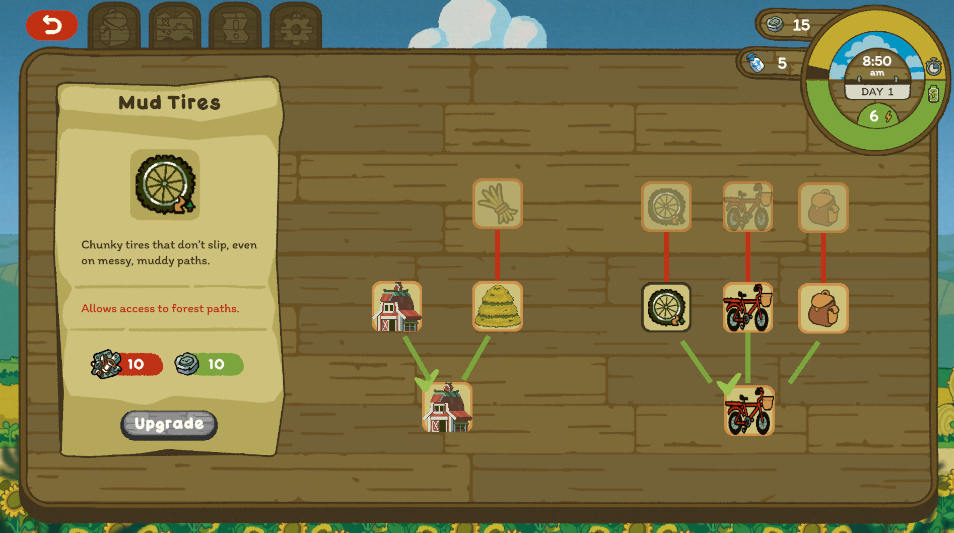Select the barn node with the green checkmark
The height and width of the screenshot is (533, 954).
pos(447,407)
